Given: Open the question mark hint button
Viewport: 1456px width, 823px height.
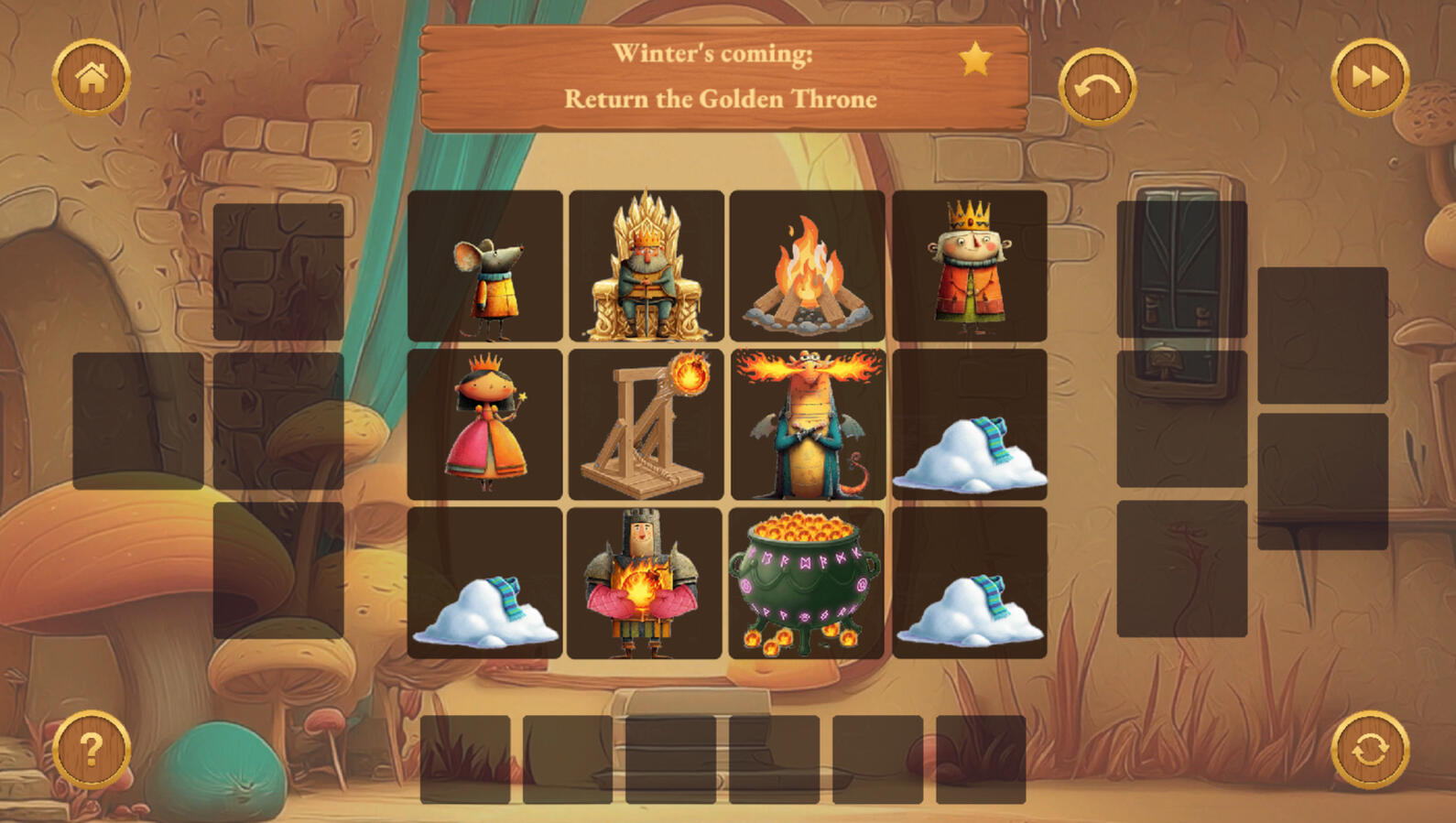Looking at the screenshot, I should click(92, 750).
